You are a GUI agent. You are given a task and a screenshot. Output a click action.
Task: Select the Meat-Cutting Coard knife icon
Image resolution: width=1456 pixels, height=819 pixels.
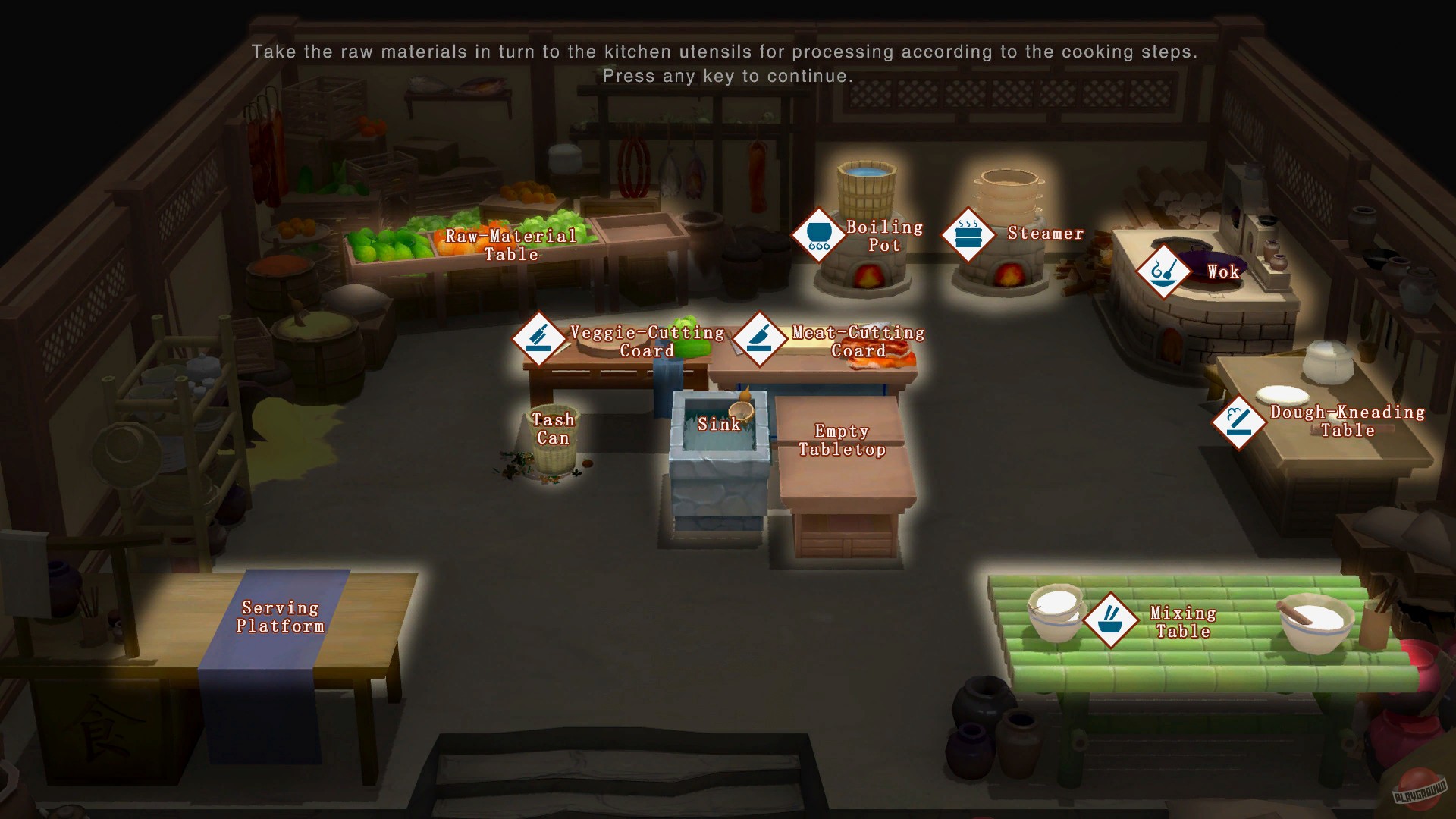[761, 340]
